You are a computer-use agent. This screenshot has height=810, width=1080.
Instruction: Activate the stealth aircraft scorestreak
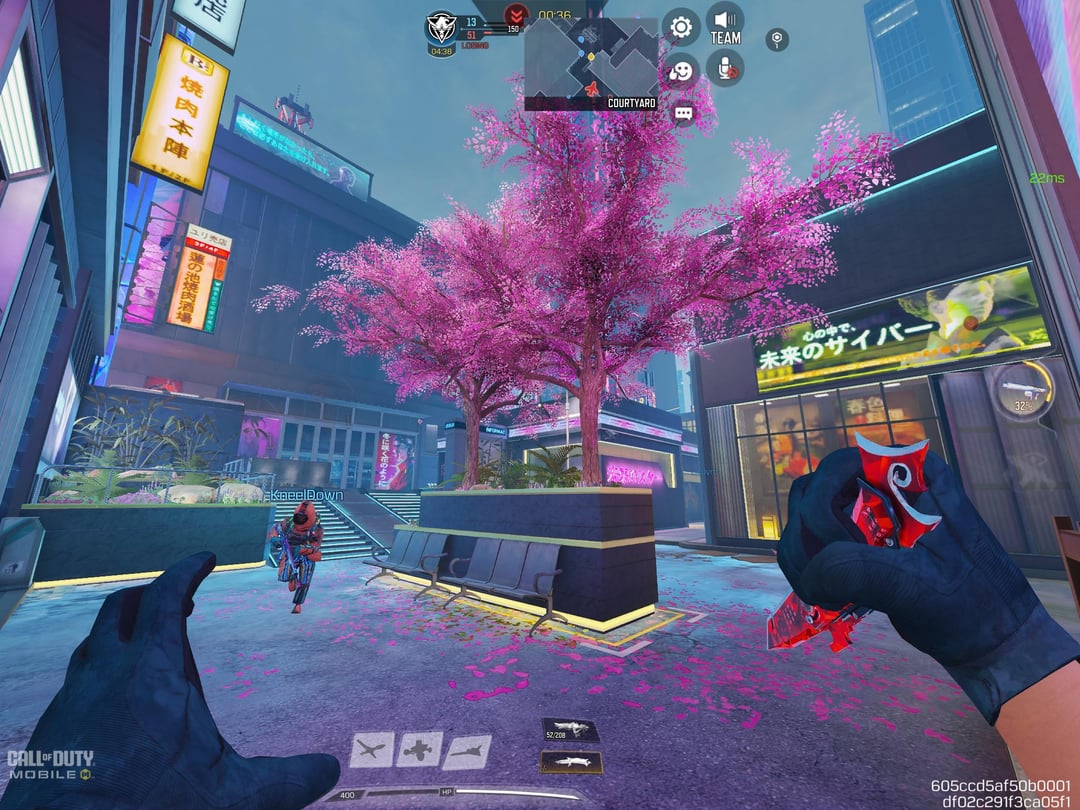click(467, 751)
